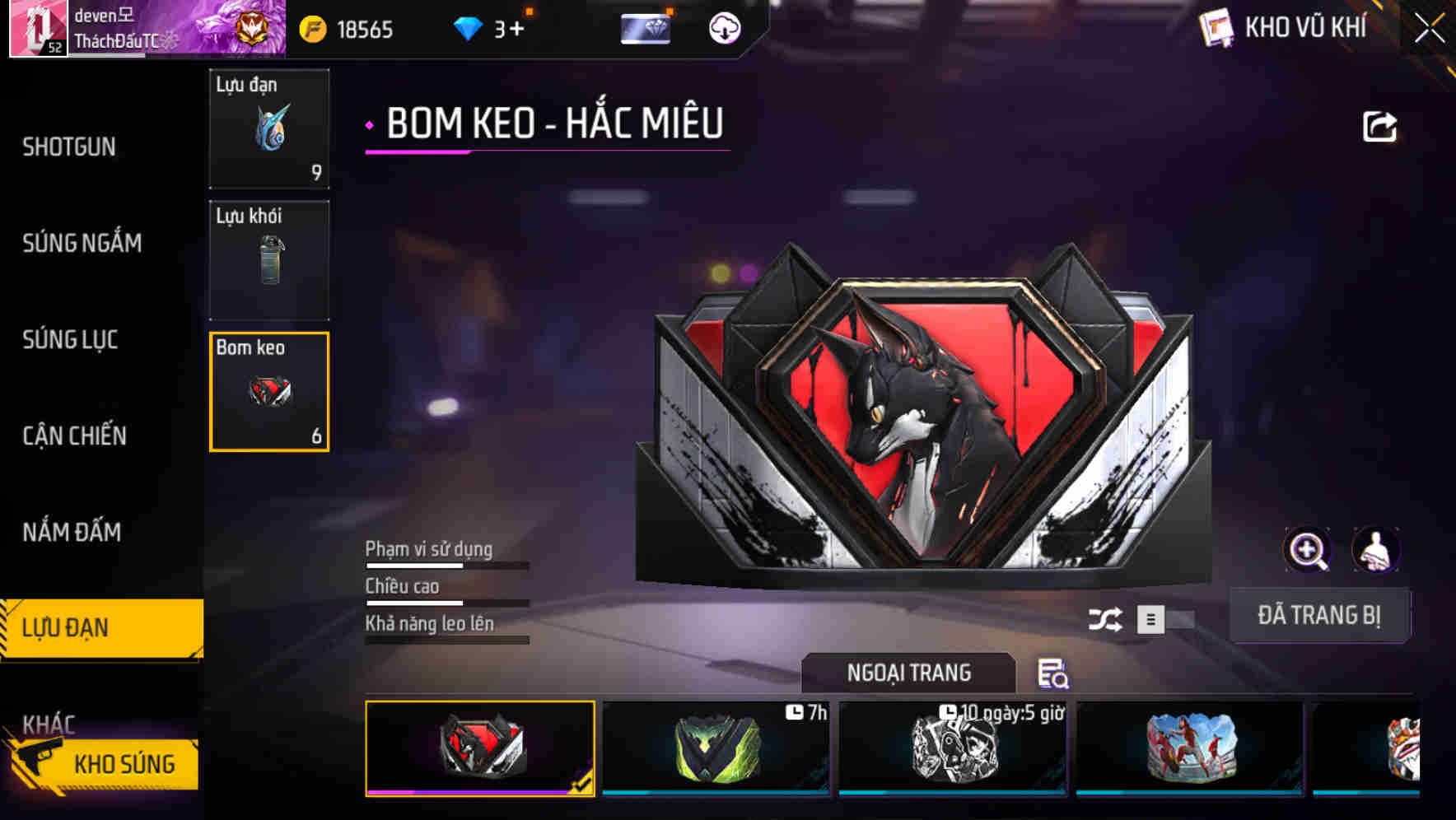Click the magnifier zoom preview icon
Viewport: 1456px width, 820px height.
(x=1308, y=550)
